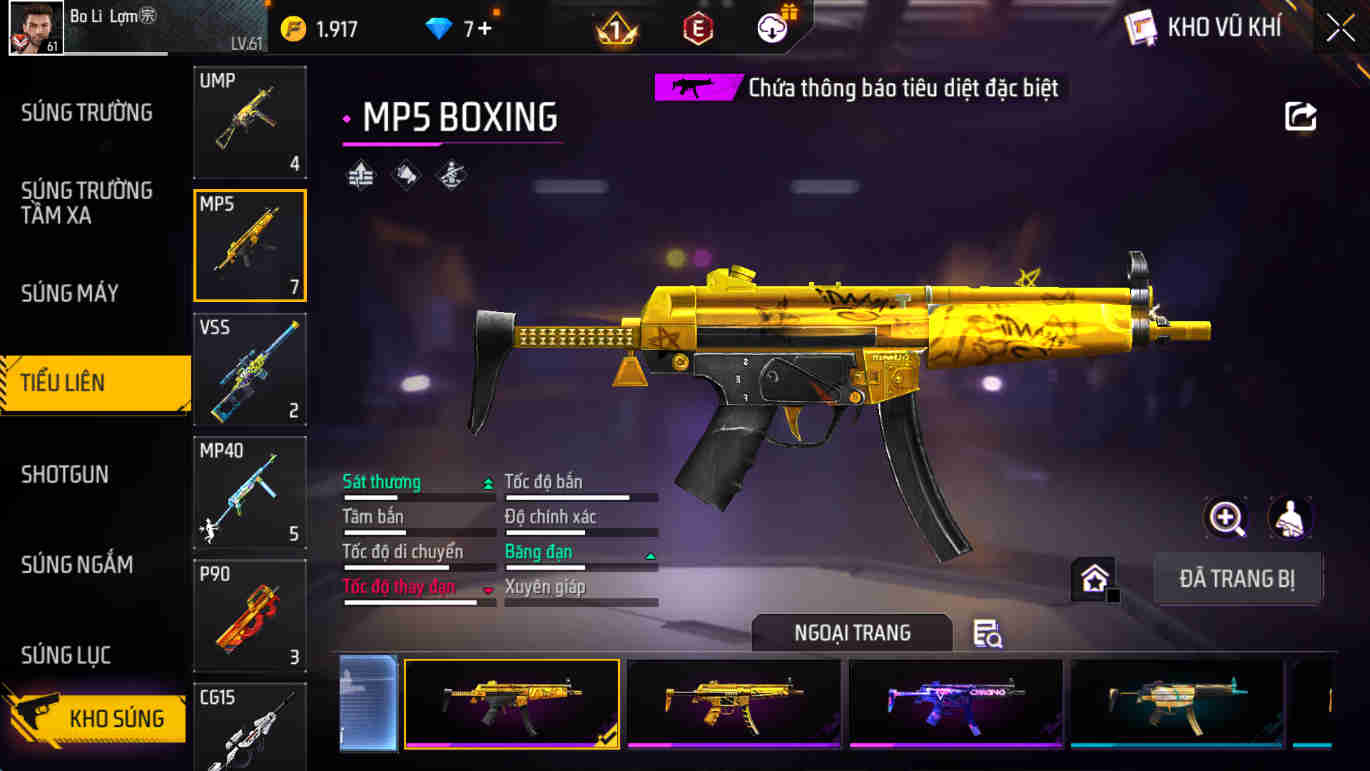Click the DA TRANG BI equipped button
Image resolution: width=1370 pixels, height=771 pixels.
[x=1238, y=578]
